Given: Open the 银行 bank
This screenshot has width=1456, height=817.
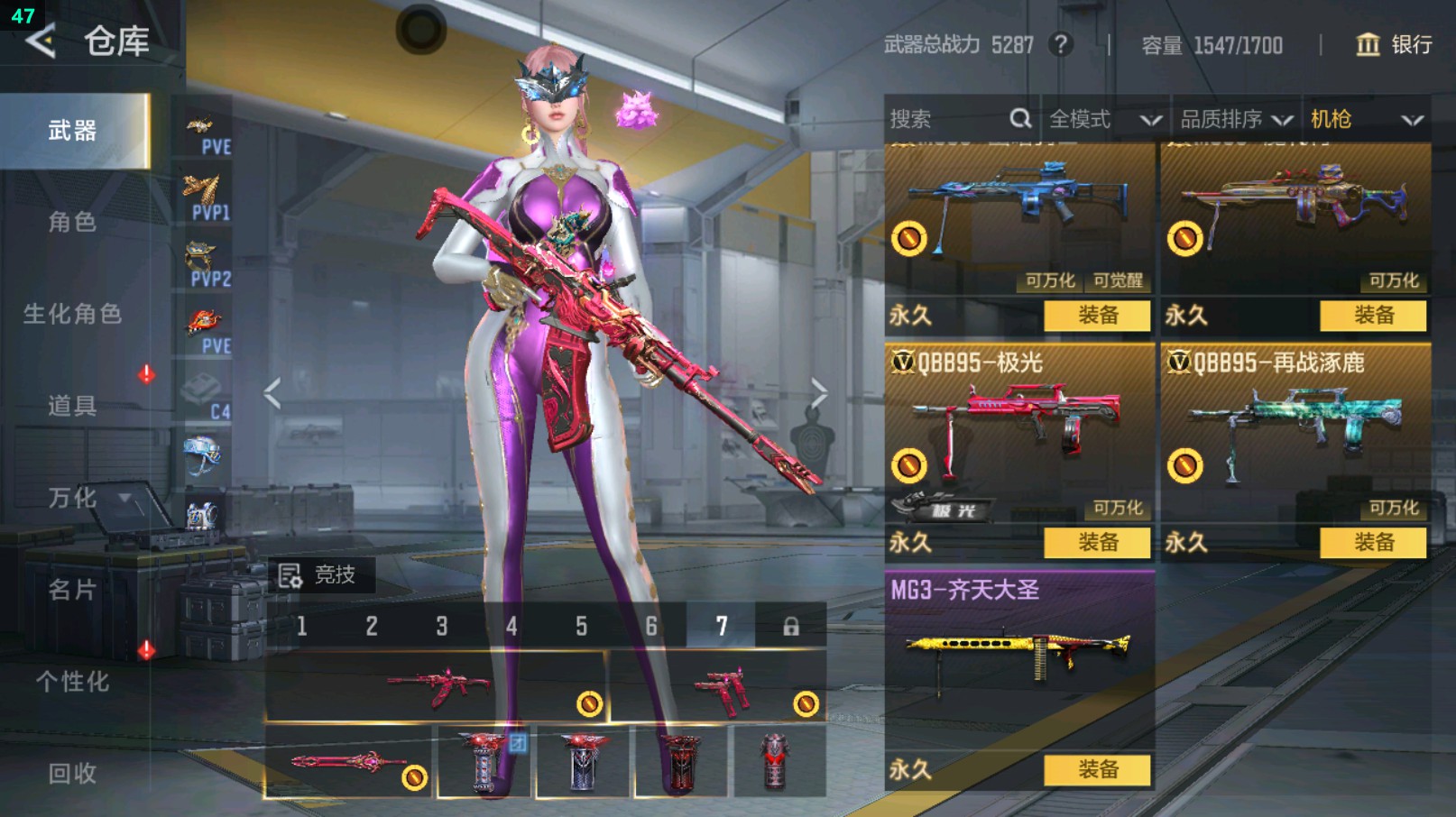Looking at the screenshot, I should point(1394,44).
